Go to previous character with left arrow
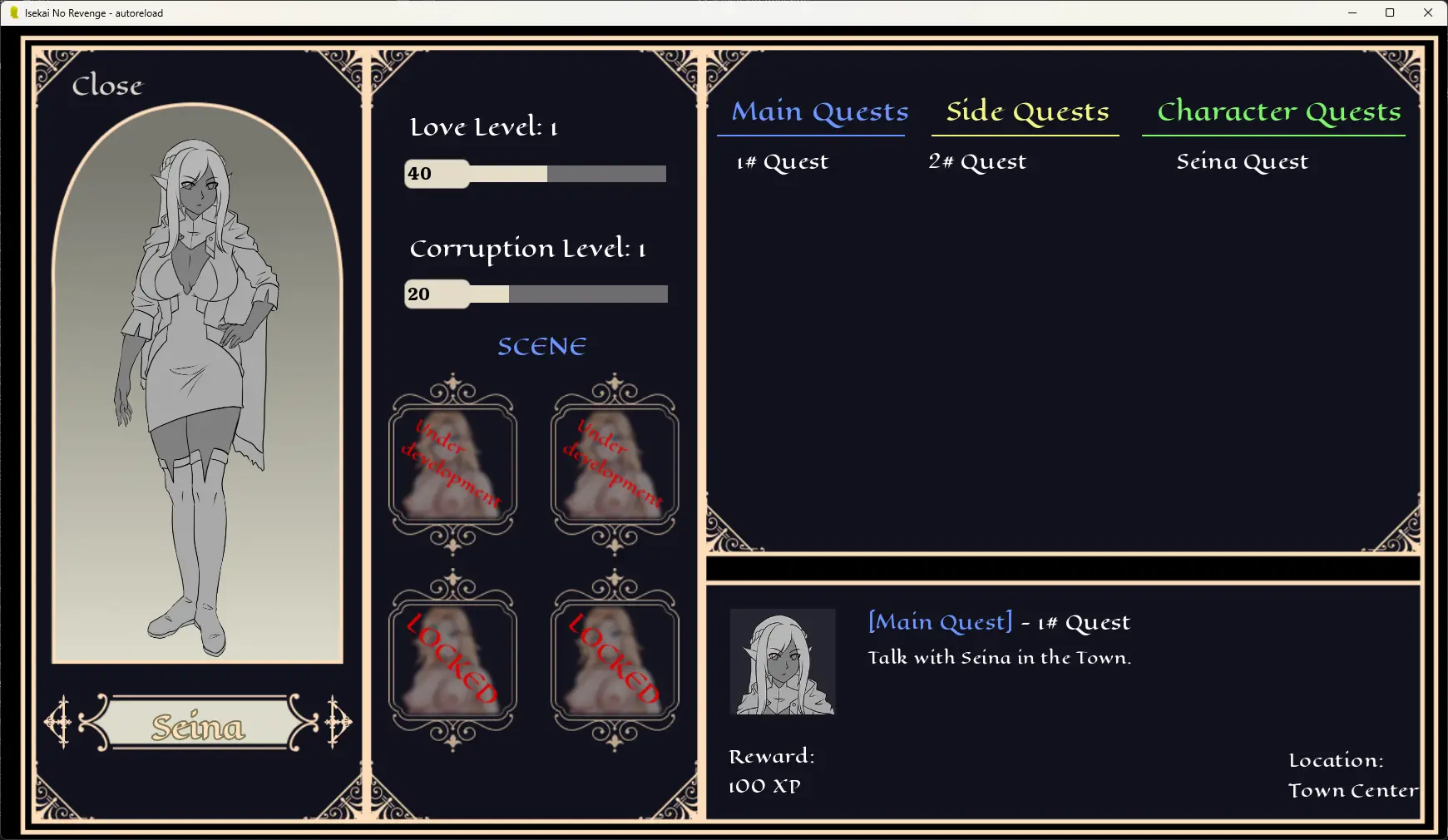Image resolution: width=1448 pixels, height=840 pixels. coord(60,722)
